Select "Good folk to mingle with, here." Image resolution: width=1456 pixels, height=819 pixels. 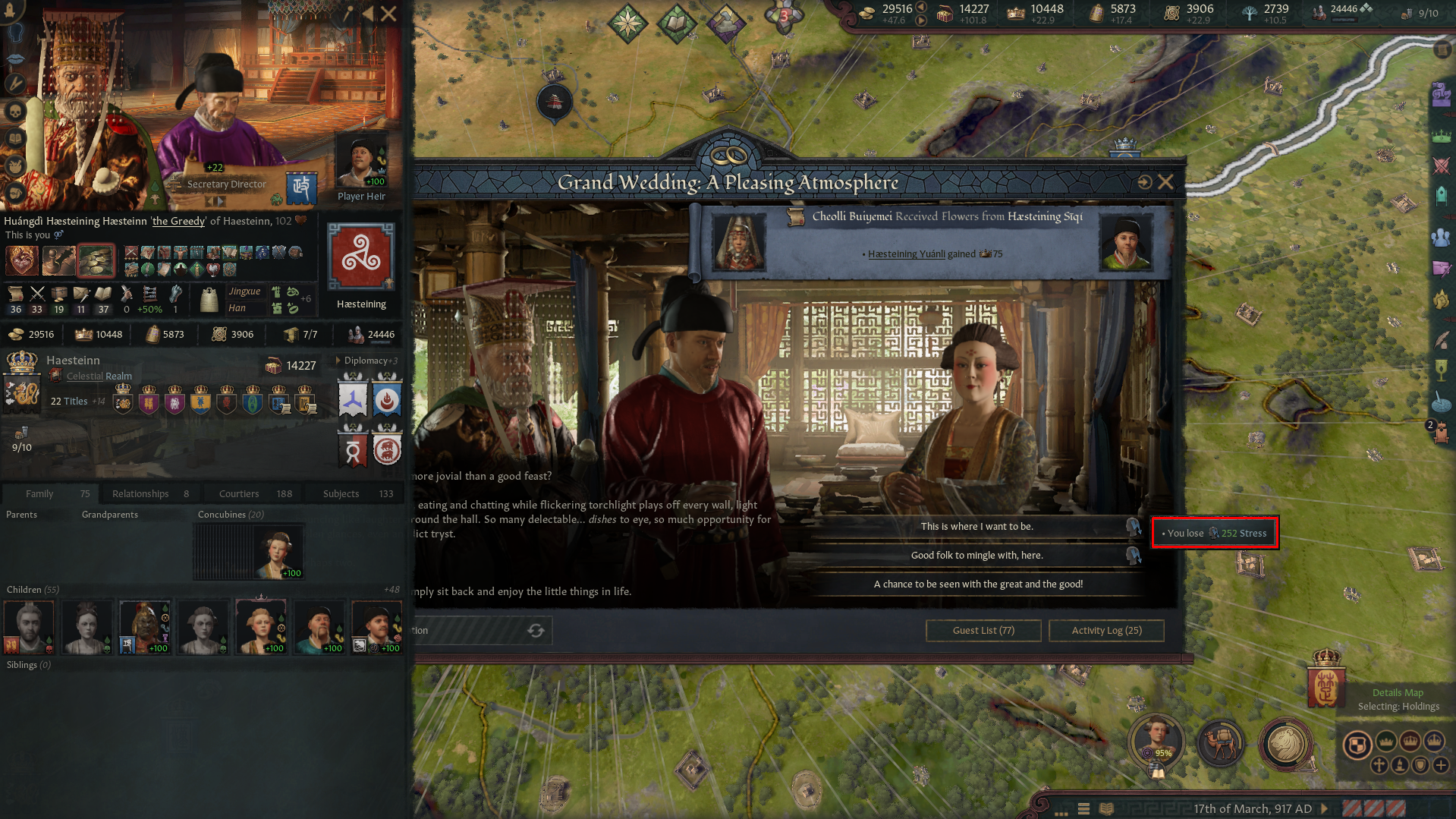pos(976,556)
